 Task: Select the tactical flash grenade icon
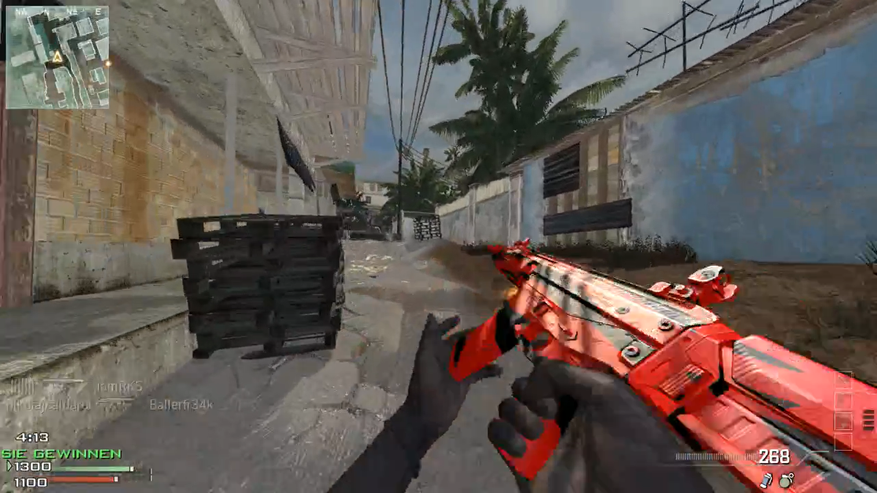767,480
